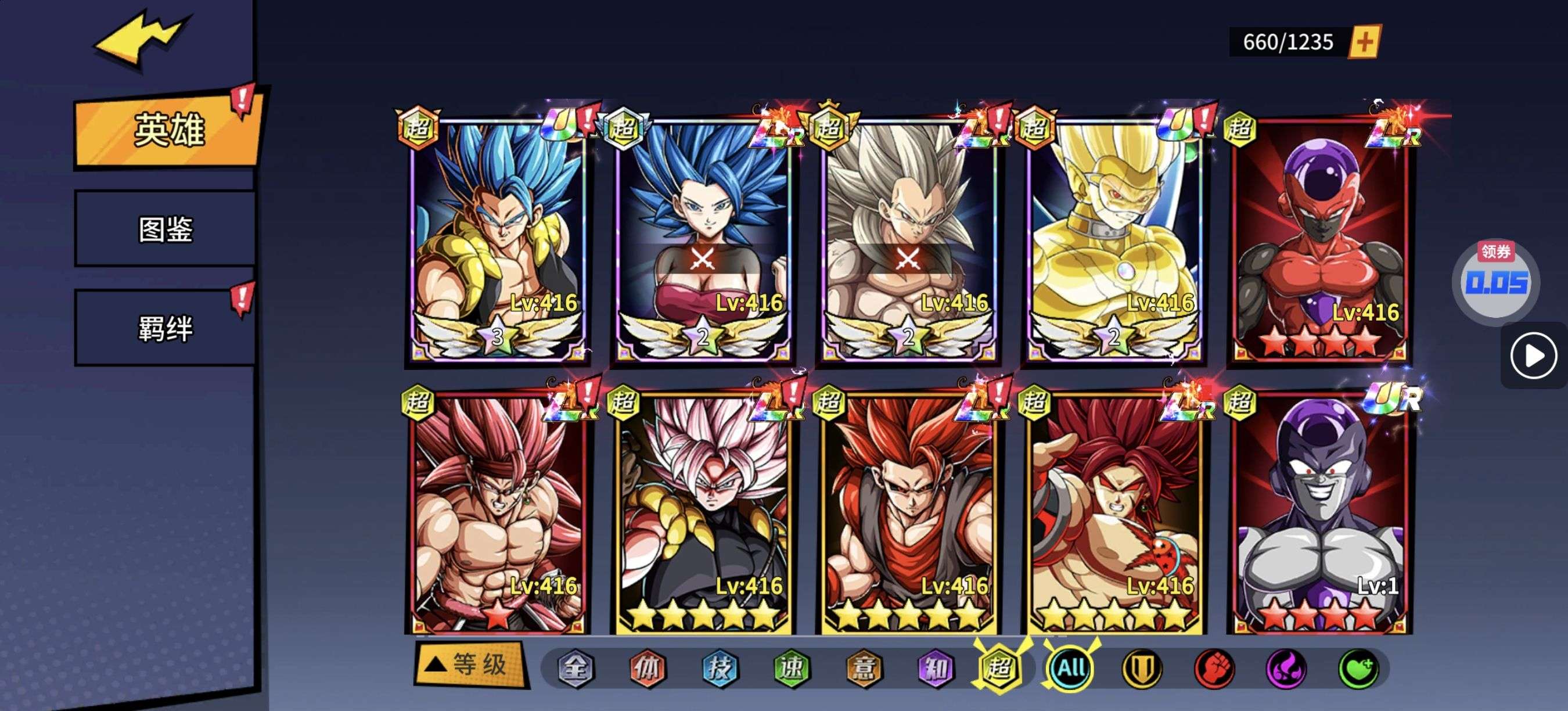Open the 领券 0.05 coupon bubble
This screenshot has height=711, width=1568.
pos(1495,281)
